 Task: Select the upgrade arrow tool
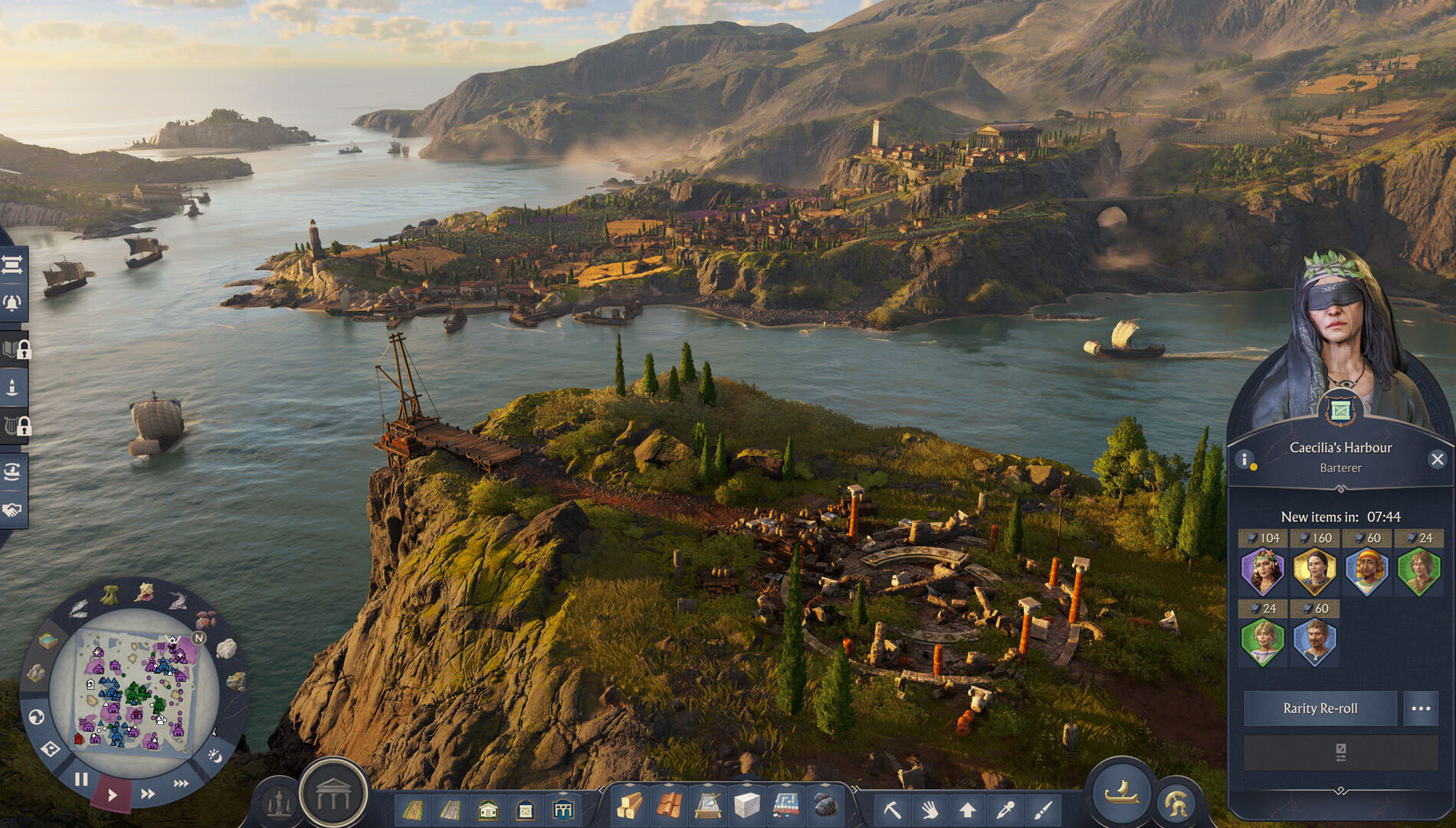968,809
